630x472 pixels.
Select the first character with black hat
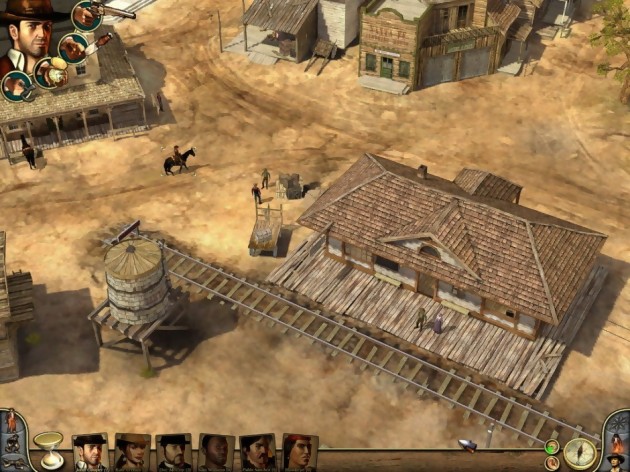point(90,452)
